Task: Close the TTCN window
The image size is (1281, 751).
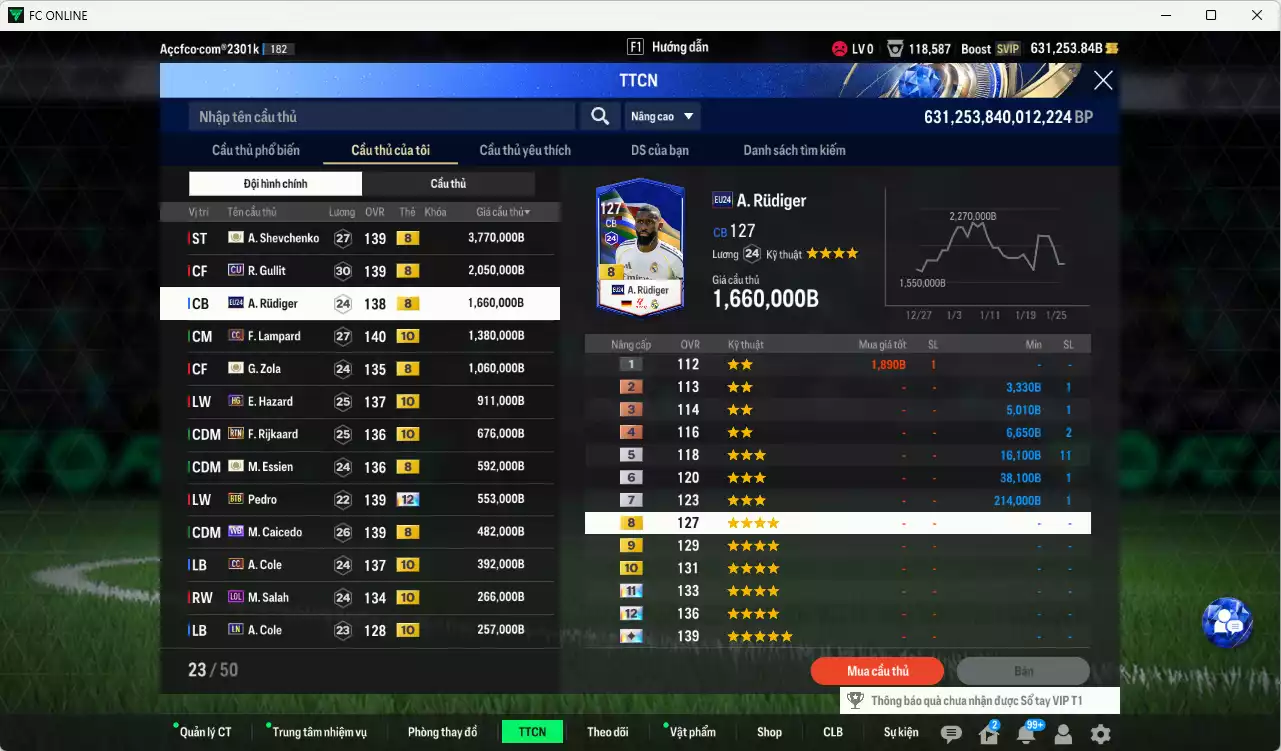Action: [1103, 81]
